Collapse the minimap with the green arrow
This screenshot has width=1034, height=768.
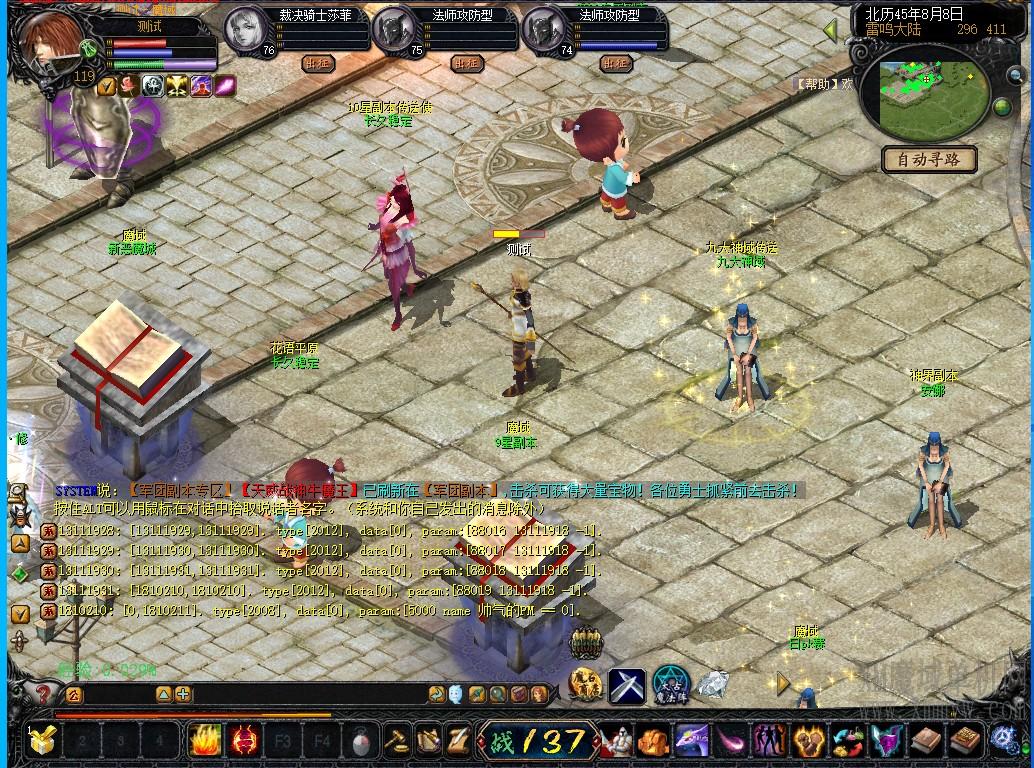[x=830, y=31]
